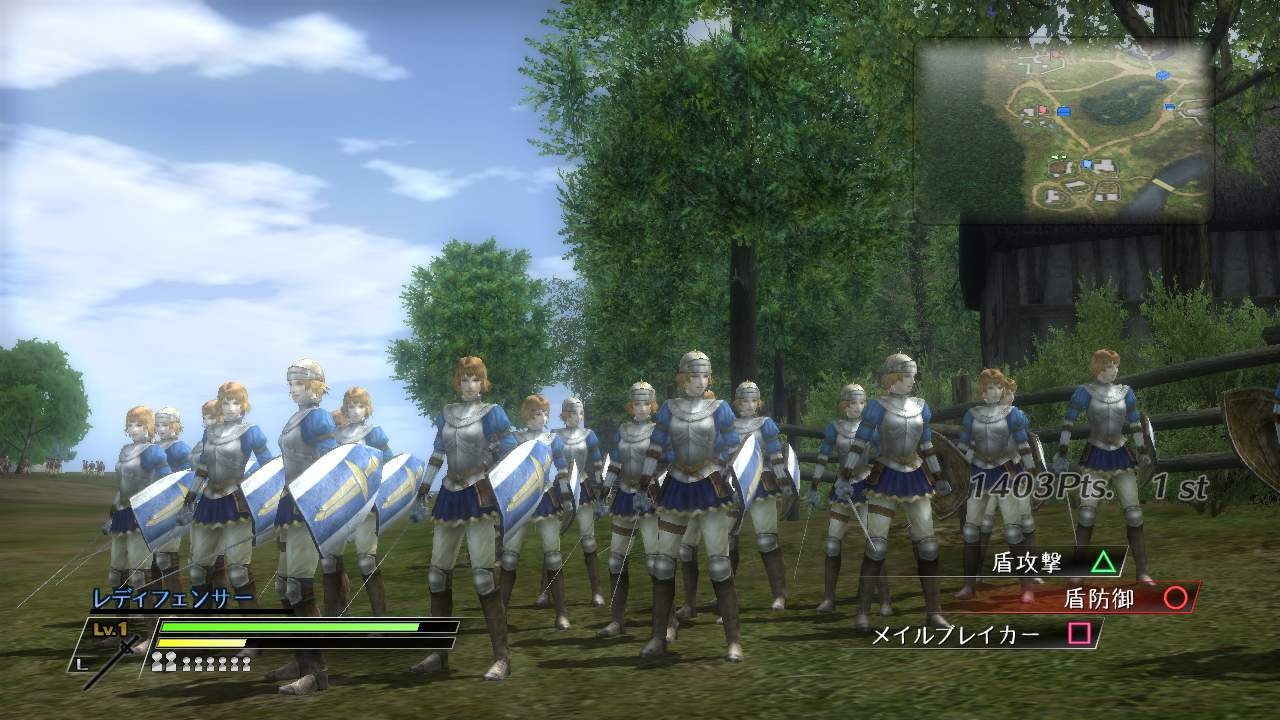Select the green triangle button icon
Image resolution: width=1280 pixels, height=720 pixels.
(x=1104, y=561)
